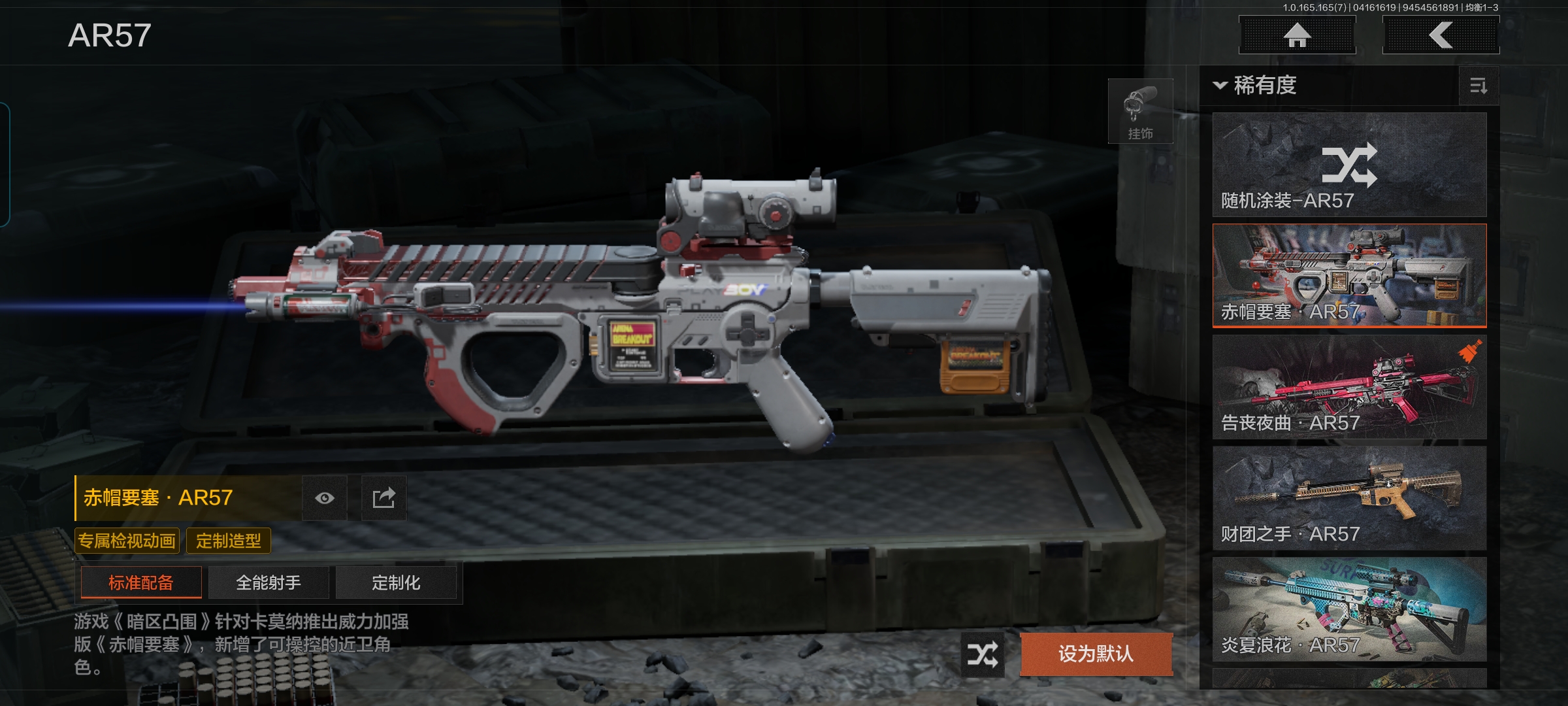Click the shuffle icon beside 设为默认
Screen dimensions: 1568x706
(x=983, y=654)
